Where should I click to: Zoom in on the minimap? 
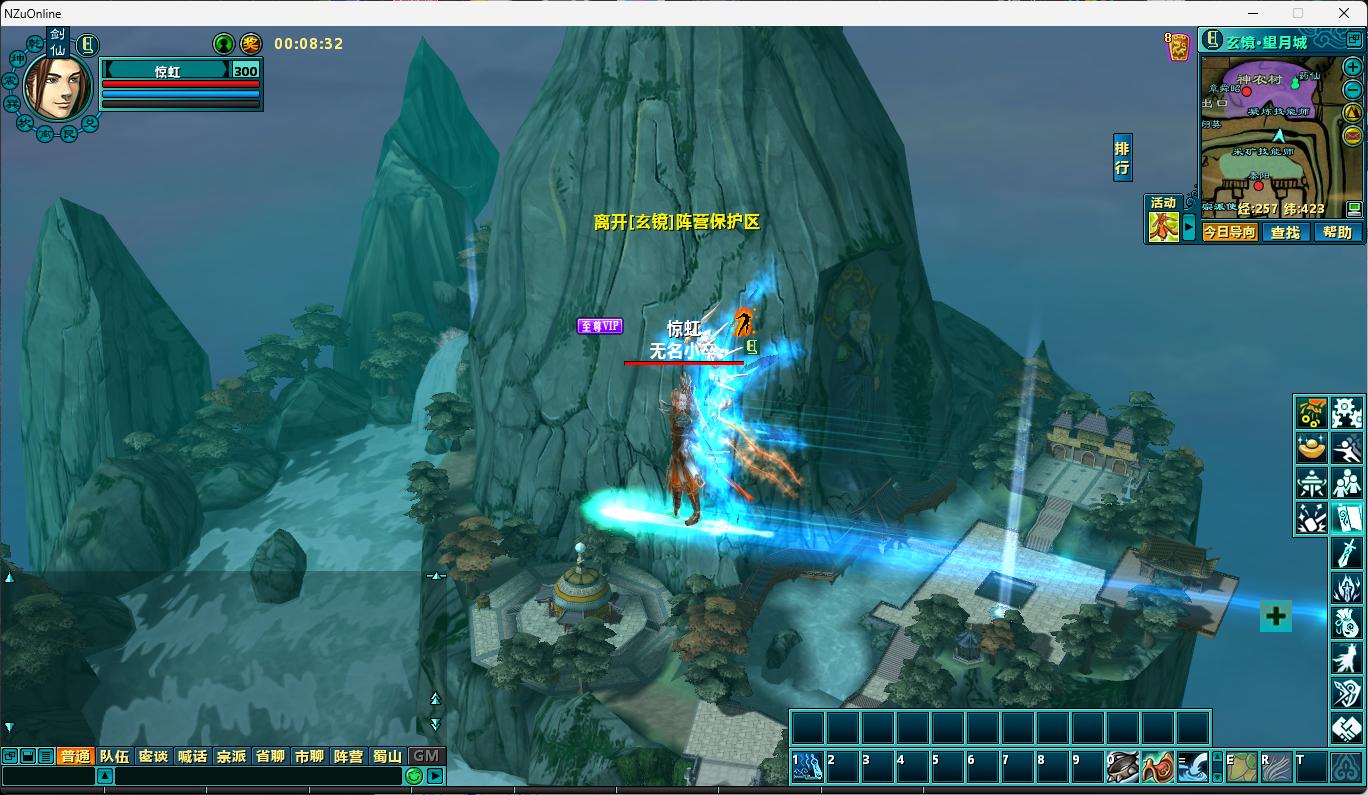[1352, 67]
